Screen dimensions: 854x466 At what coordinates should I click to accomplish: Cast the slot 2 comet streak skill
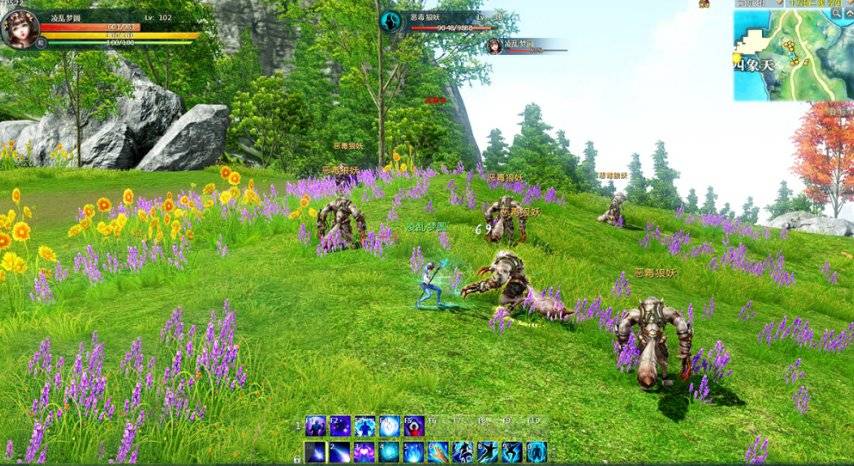[341, 452]
